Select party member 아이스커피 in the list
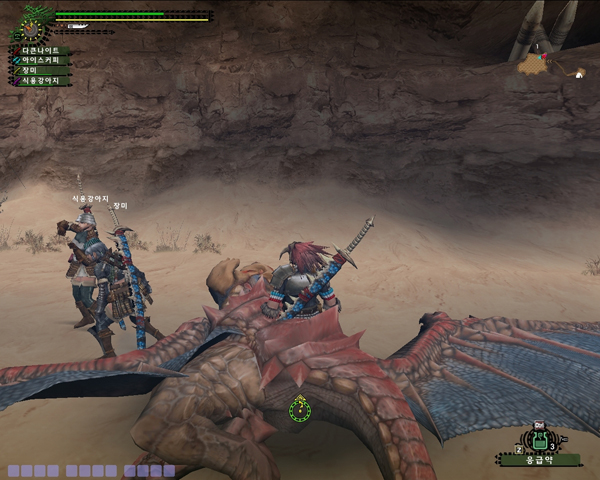The height and width of the screenshot is (480, 600). pos(40,60)
